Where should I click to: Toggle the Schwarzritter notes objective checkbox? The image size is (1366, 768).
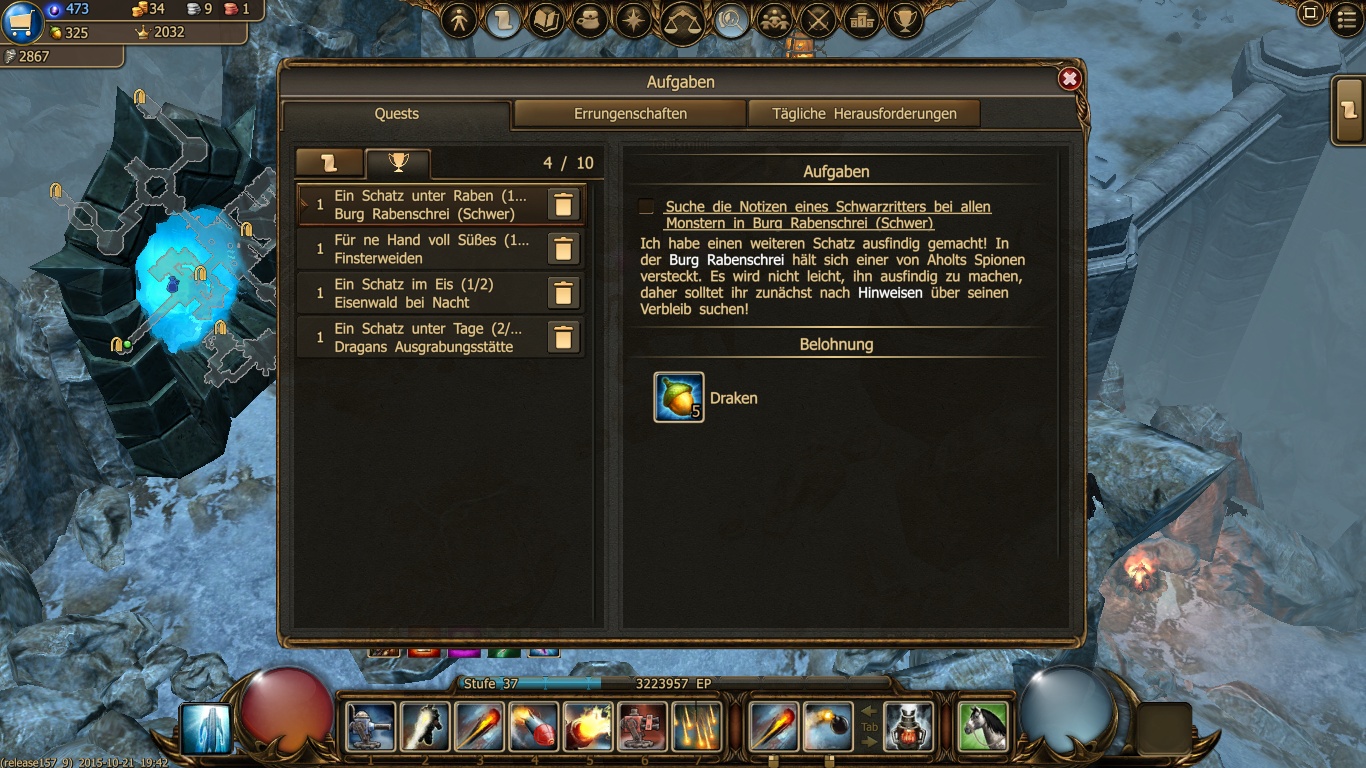tap(647, 207)
